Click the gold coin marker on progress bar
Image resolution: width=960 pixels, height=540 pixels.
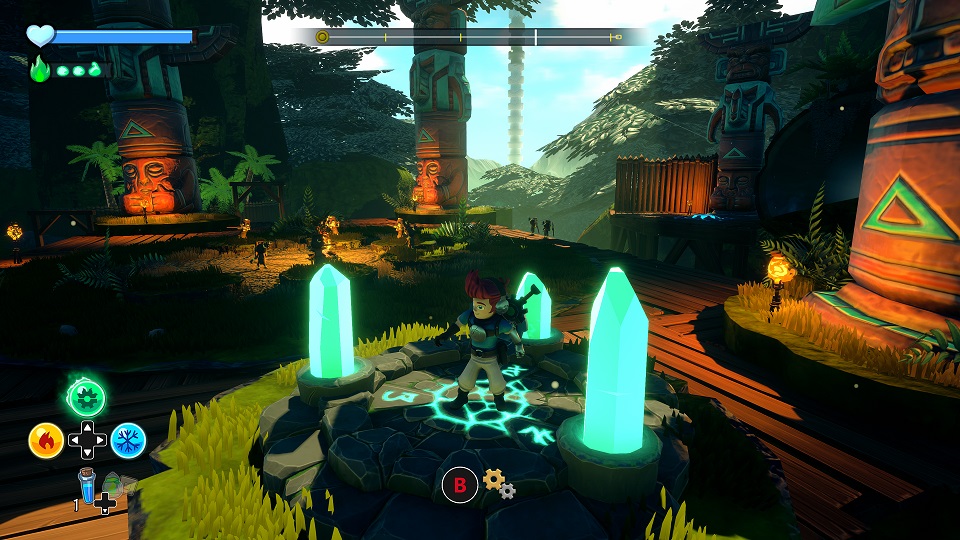(x=322, y=37)
